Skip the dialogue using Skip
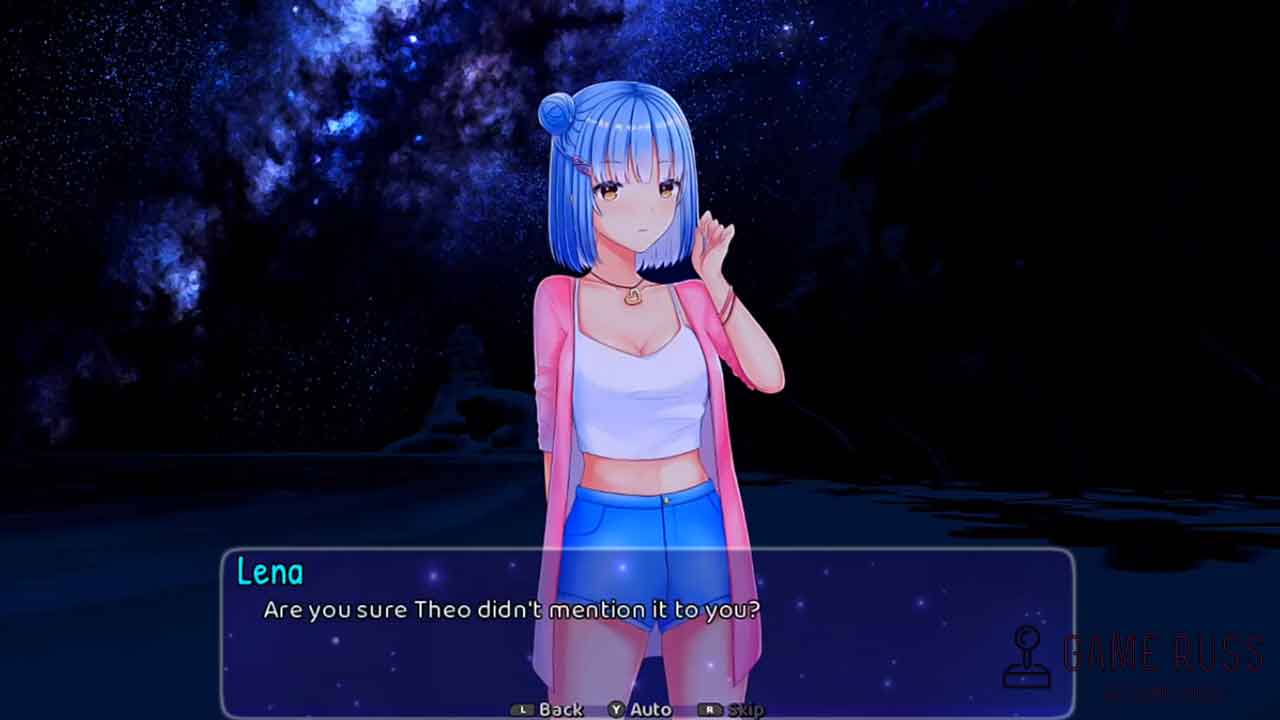Screen dimensions: 1280x720 pyautogui.click(x=733, y=709)
